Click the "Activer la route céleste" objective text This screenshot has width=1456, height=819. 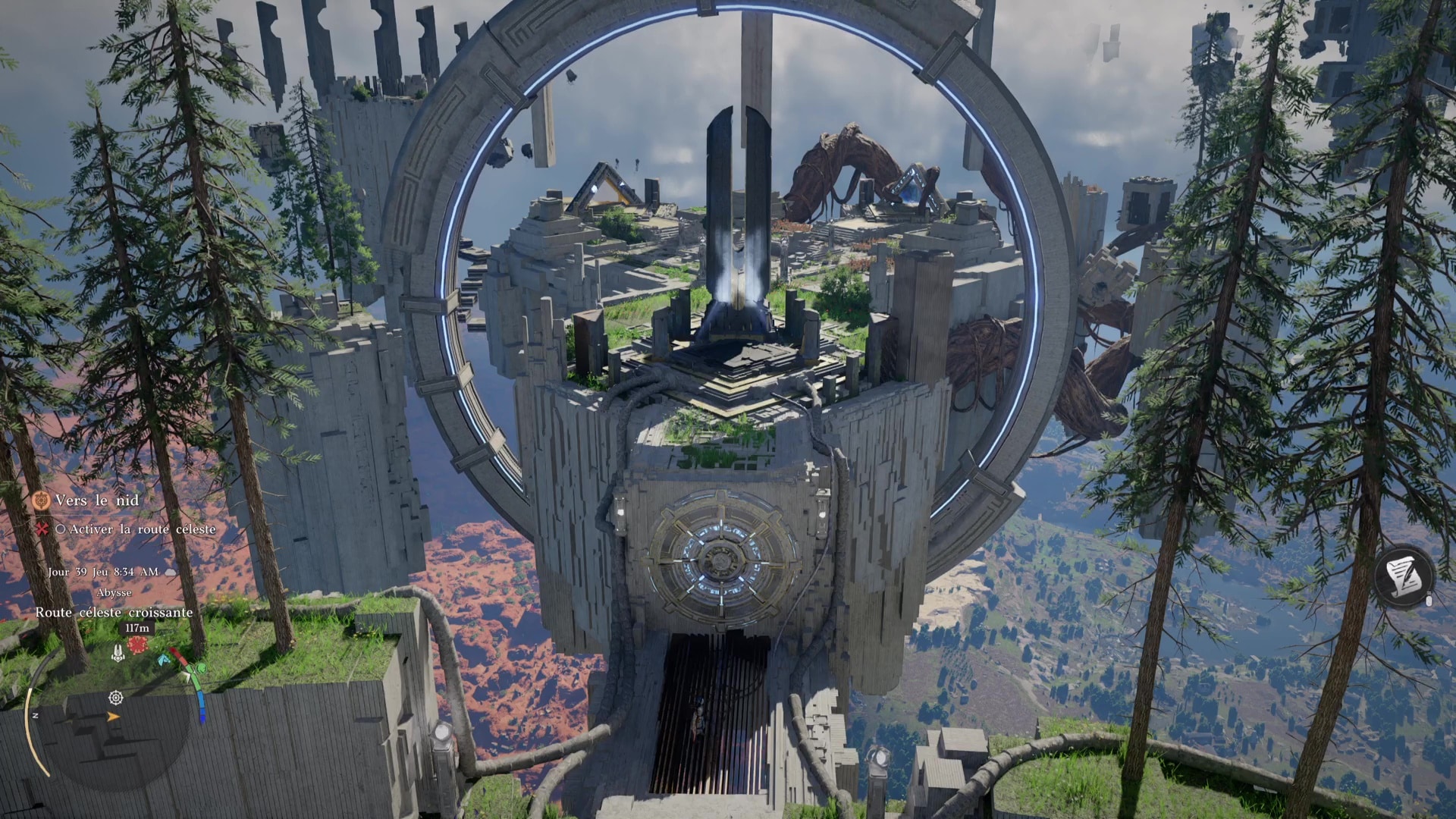pyautogui.click(x=140, y=529)
